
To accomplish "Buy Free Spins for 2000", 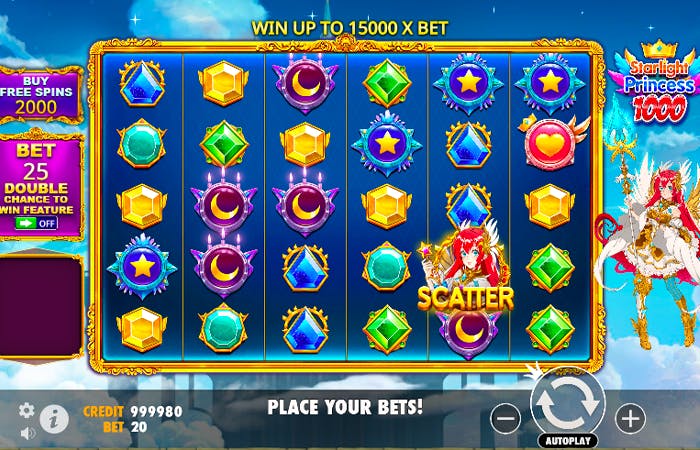I will pos(40,94).
